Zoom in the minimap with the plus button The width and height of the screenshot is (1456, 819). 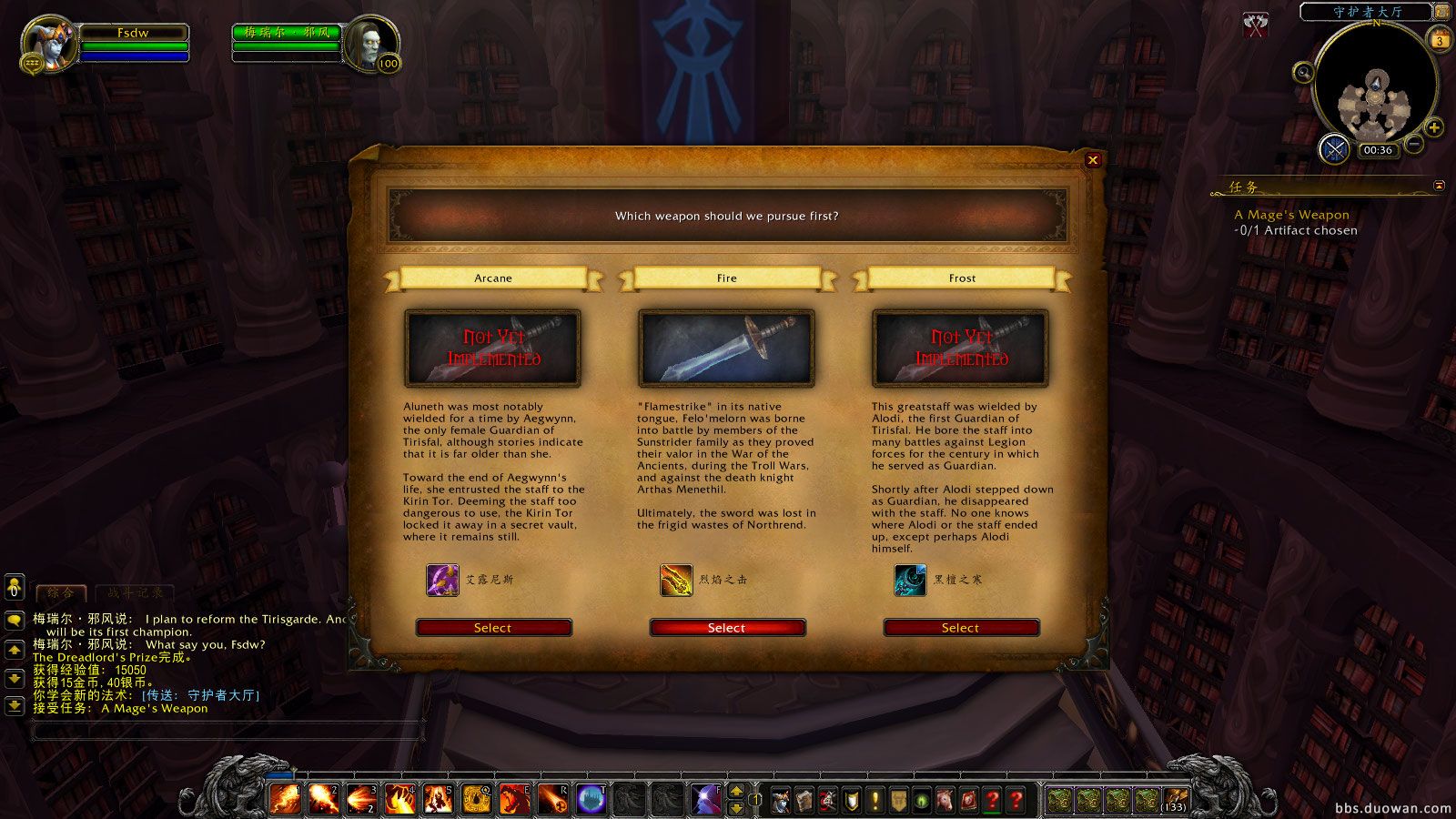(1433, 126)
